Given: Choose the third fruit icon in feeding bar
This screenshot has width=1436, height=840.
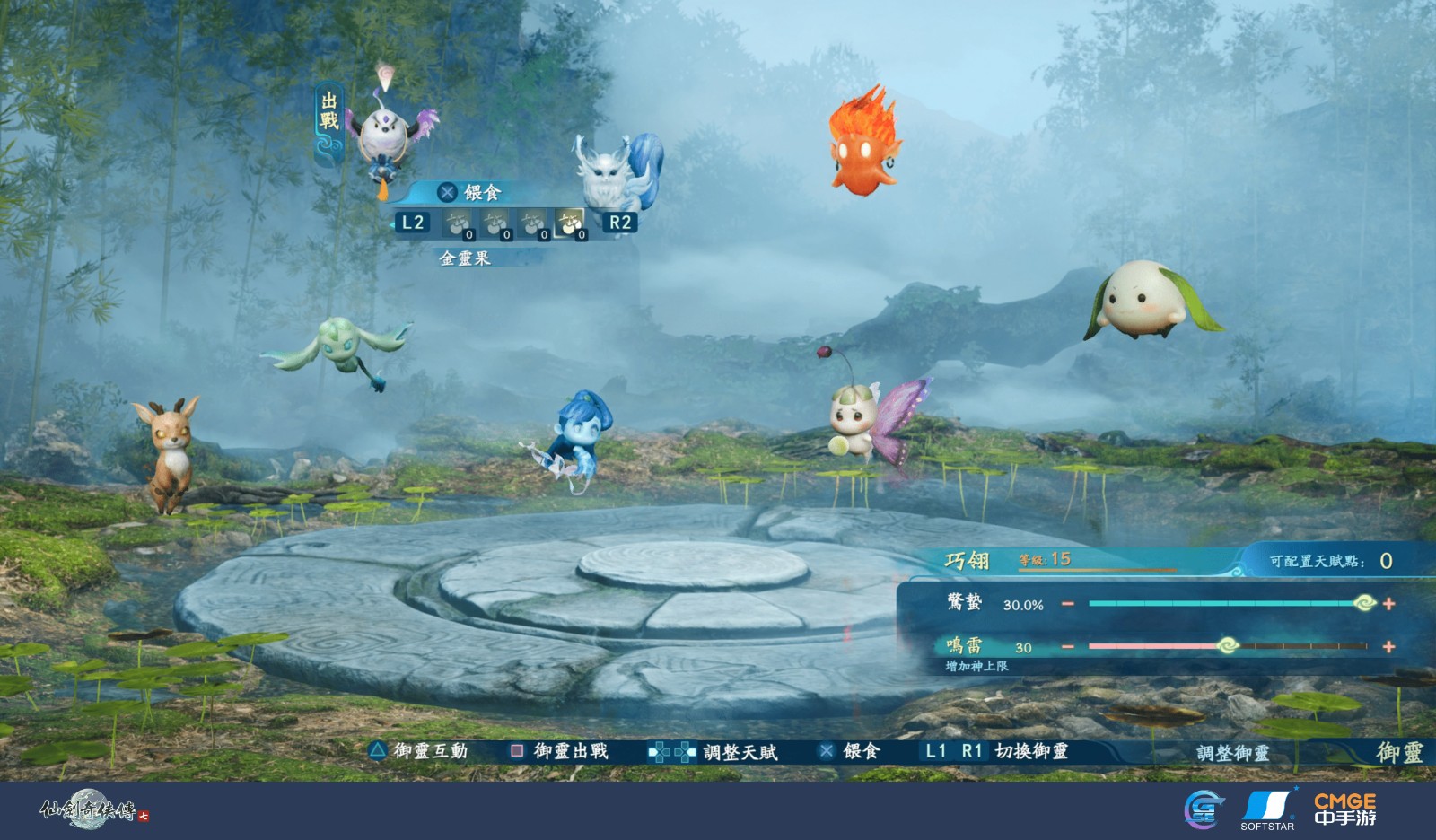Looking at the screenshot, I should [533, 223].
